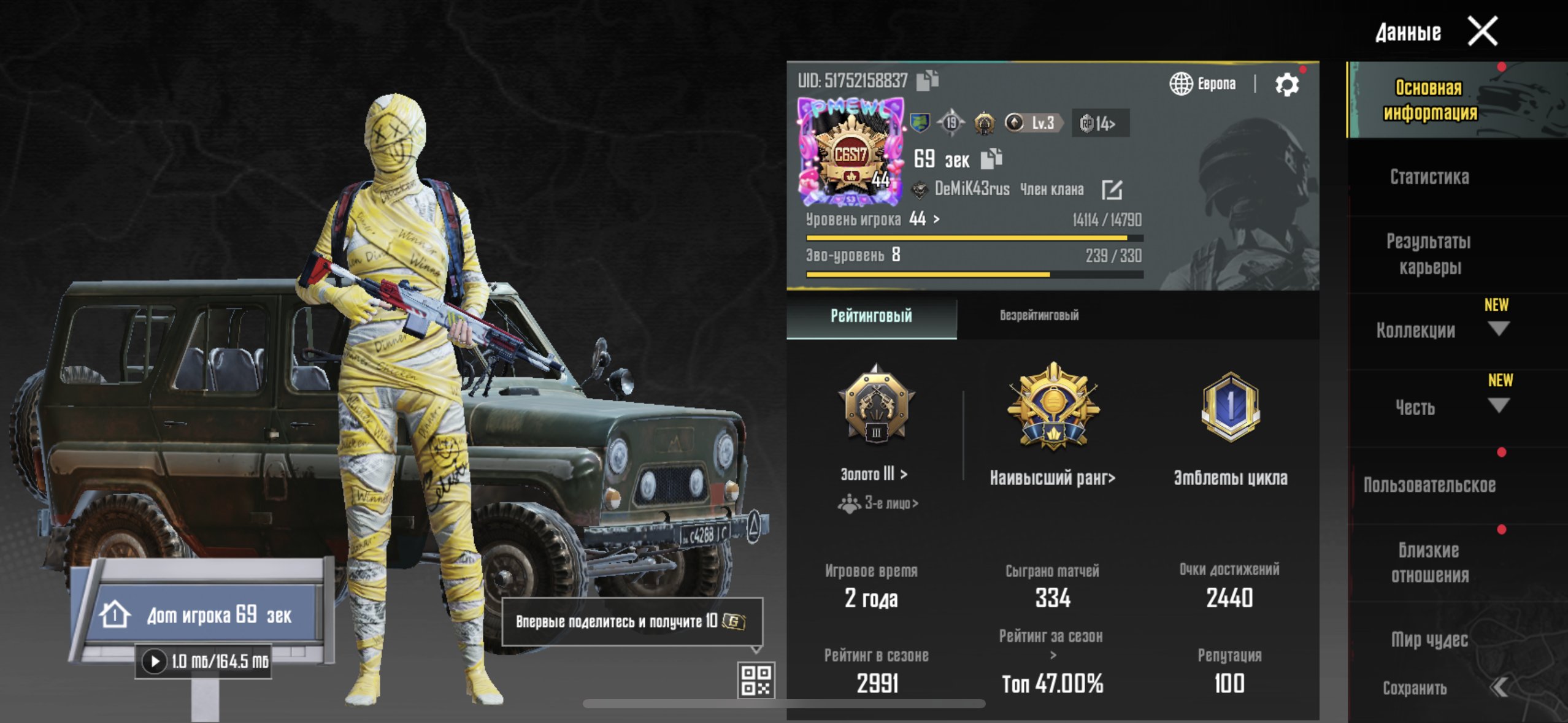
Task: Visit Дом игрока 69 зек
Action: [202, 614]
